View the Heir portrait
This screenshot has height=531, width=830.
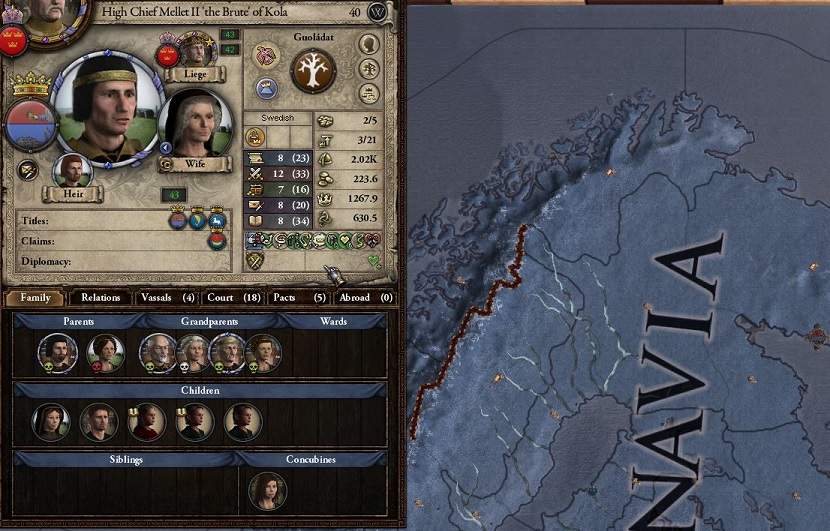click(x=71, y=172)
